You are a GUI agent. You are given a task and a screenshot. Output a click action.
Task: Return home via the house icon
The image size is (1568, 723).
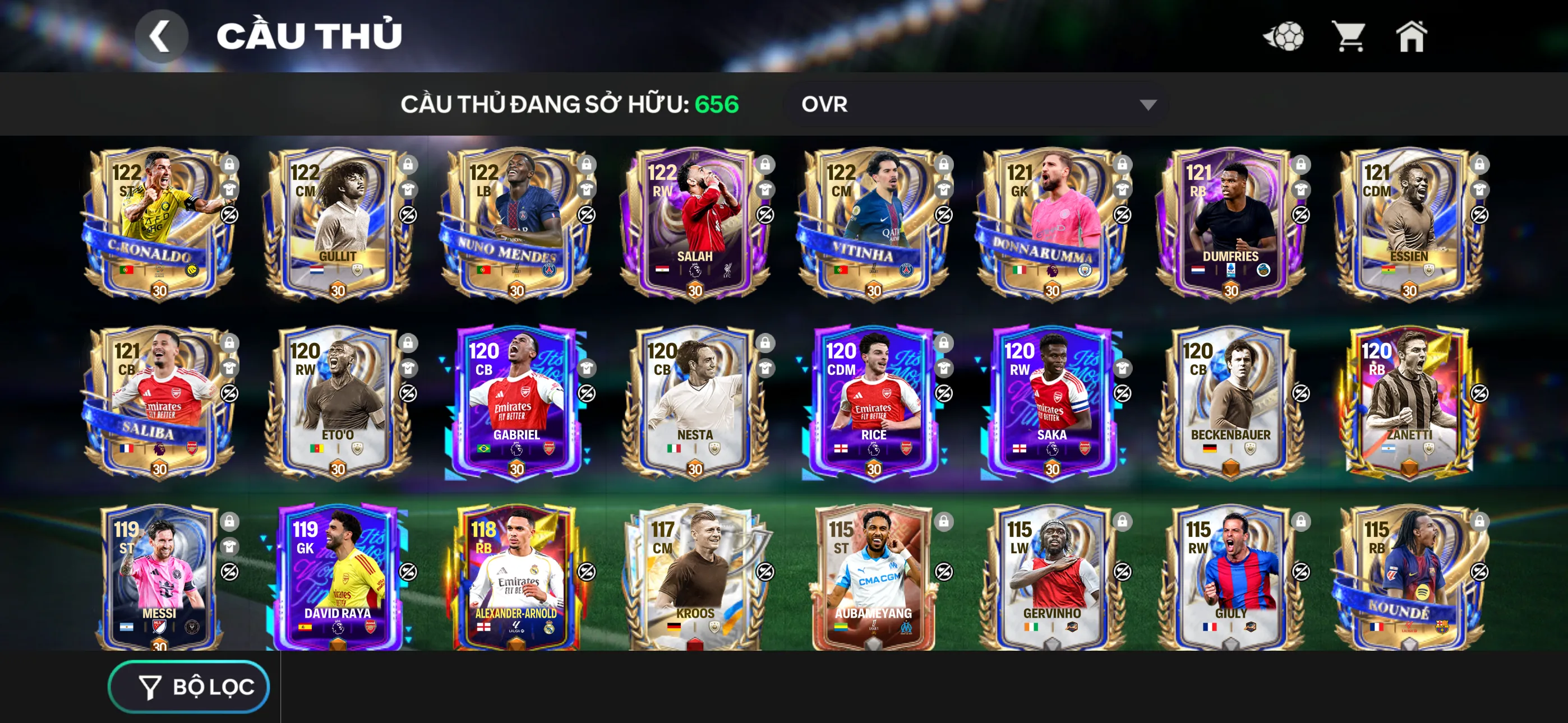tap(1412, 36)
